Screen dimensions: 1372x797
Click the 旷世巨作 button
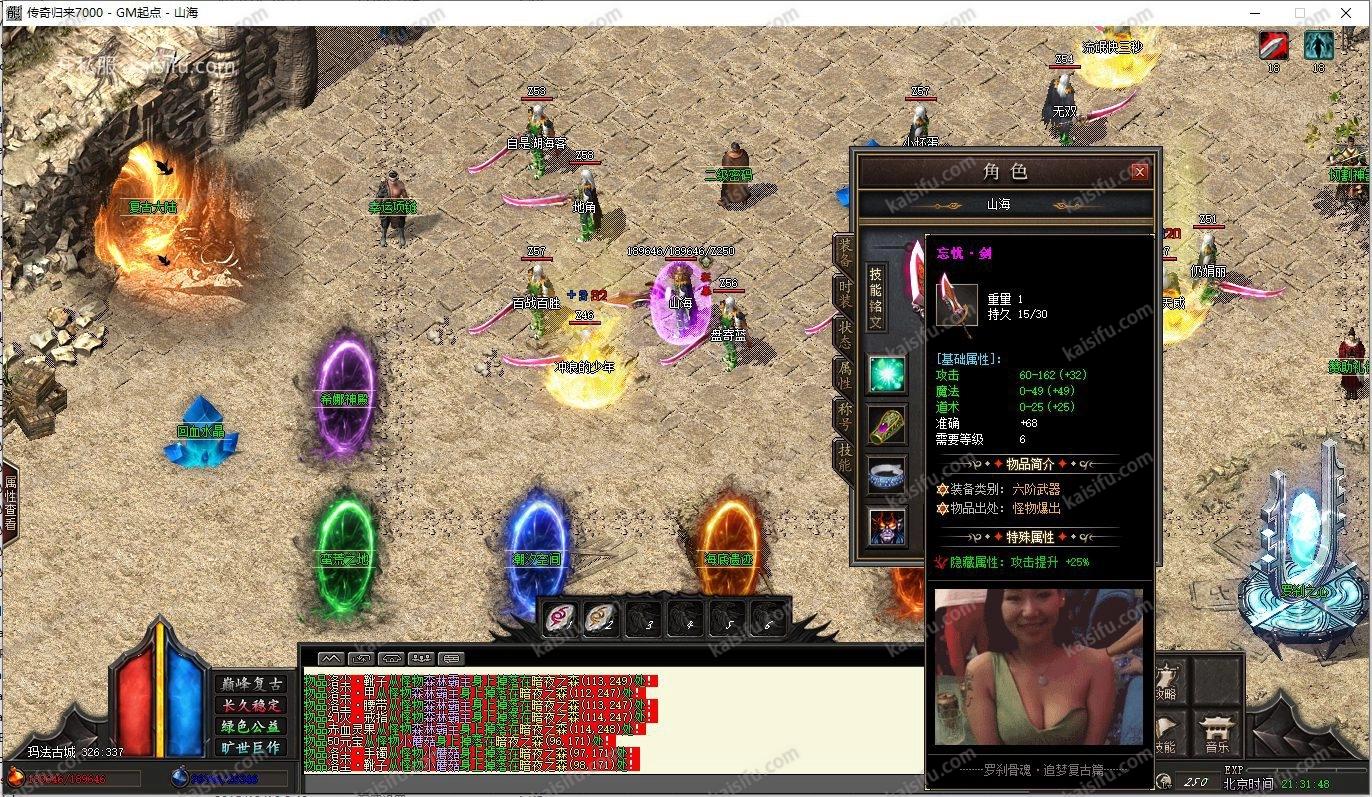251,747
